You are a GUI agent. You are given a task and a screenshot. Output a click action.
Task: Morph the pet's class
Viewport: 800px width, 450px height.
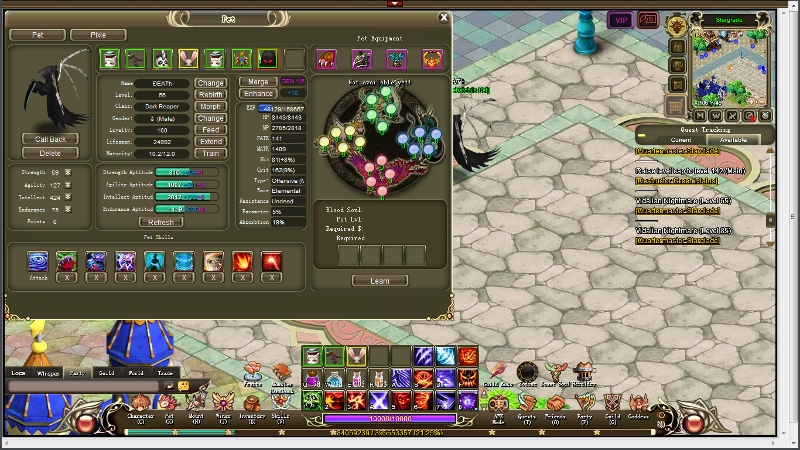[211, 106]
